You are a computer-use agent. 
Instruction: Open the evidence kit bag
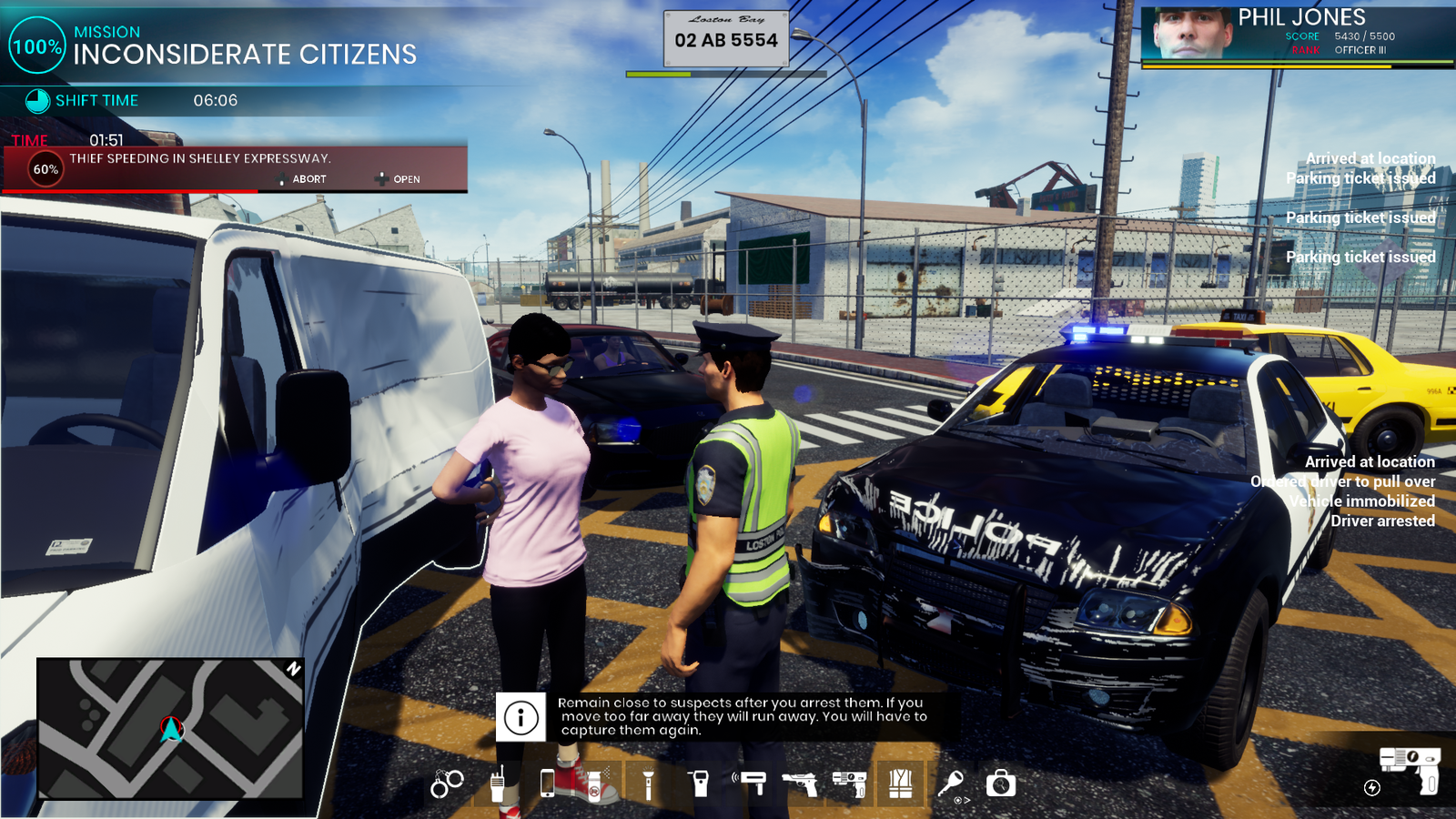[x=1001, y=784]
